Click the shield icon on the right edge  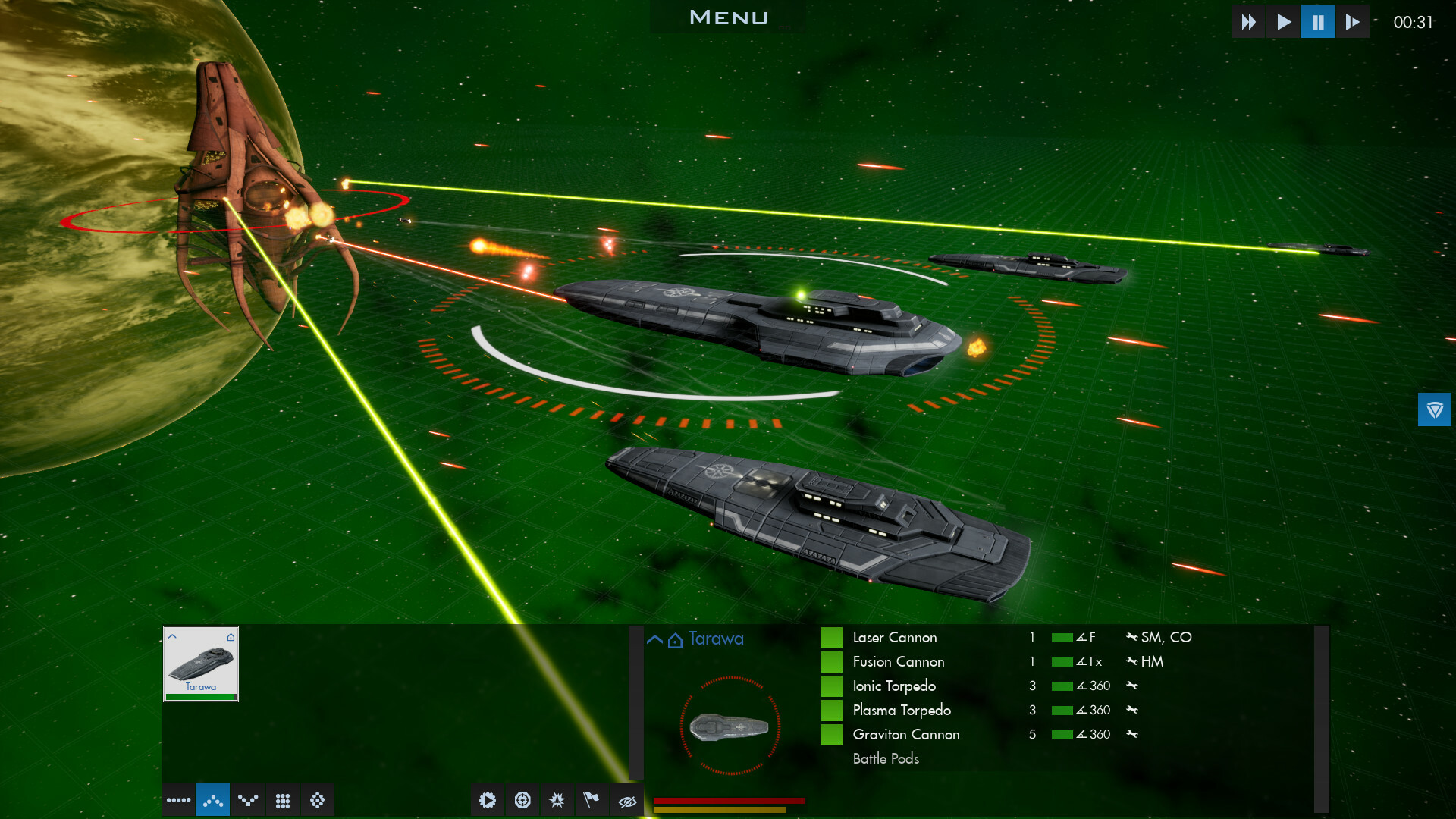1435,409
